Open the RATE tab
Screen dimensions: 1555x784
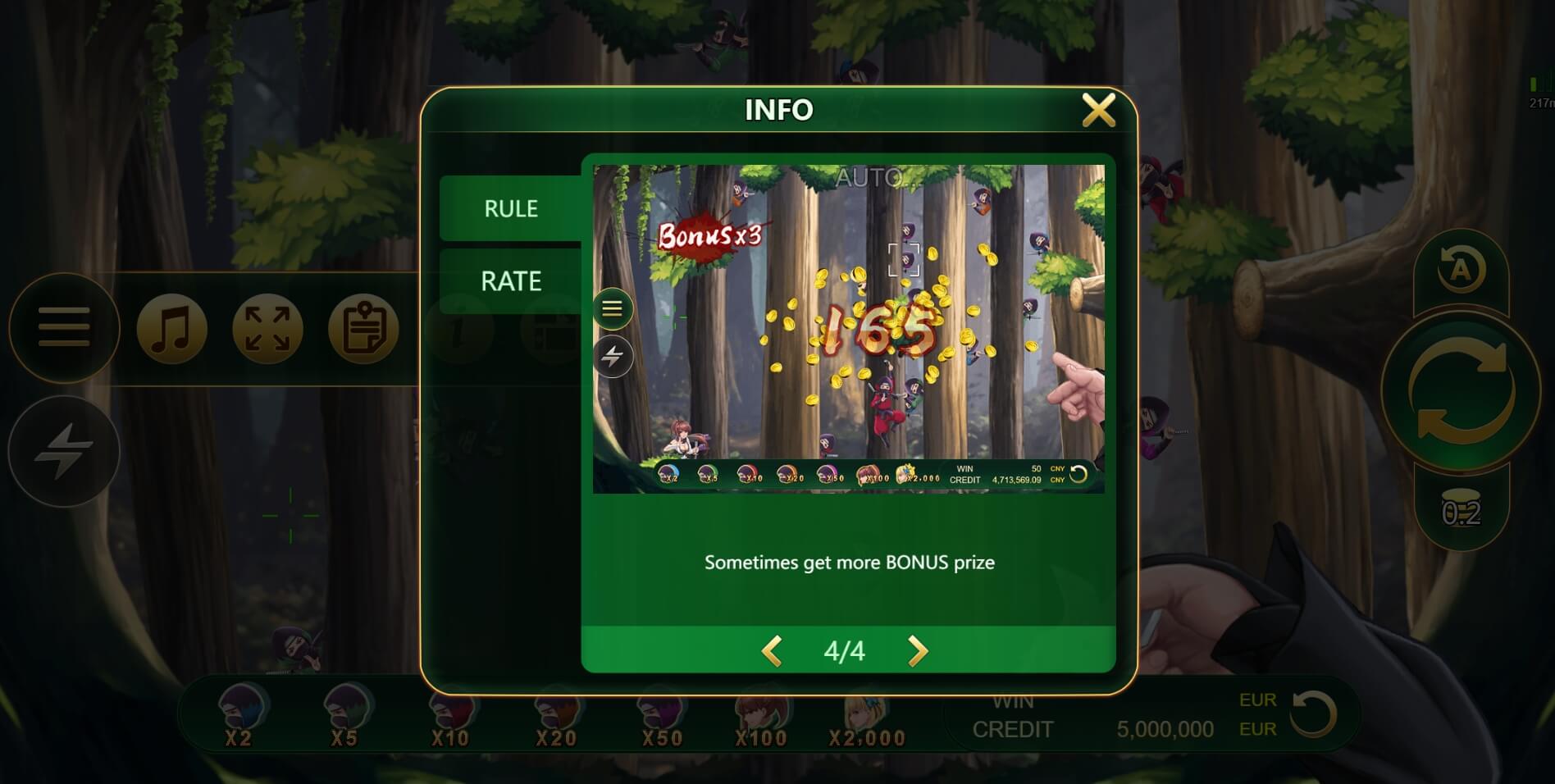510,280
